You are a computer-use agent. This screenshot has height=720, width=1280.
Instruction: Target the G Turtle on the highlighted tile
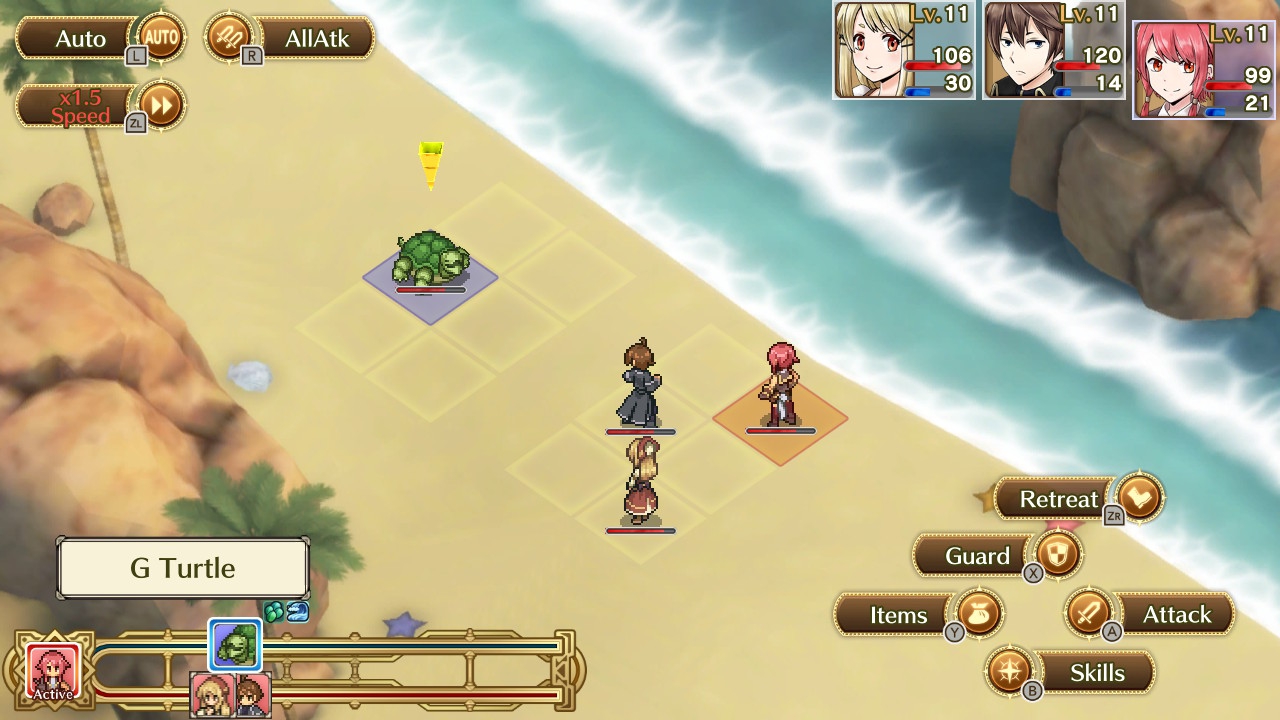point(431,263)
